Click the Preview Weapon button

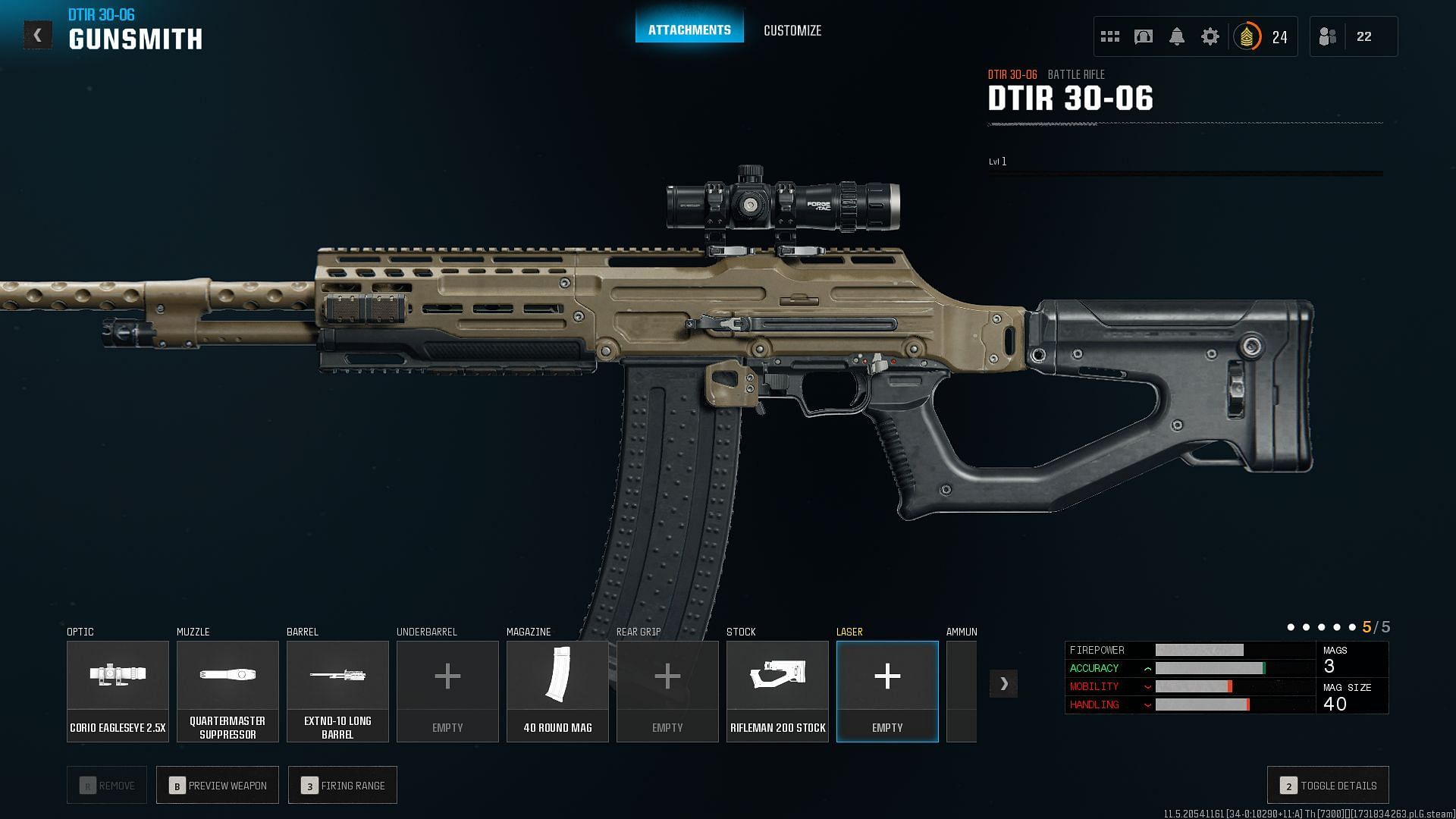pos(218,786)
